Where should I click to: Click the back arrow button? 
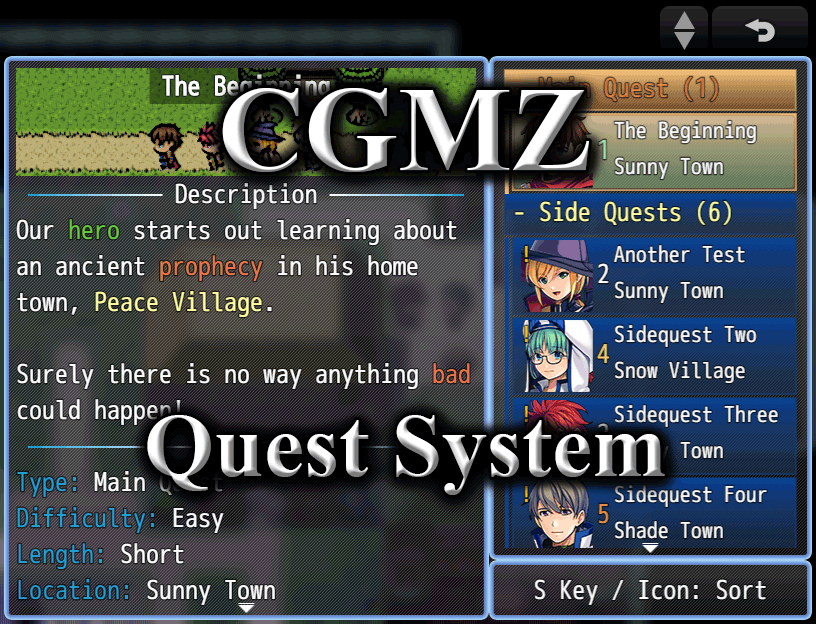coord(759,29)
